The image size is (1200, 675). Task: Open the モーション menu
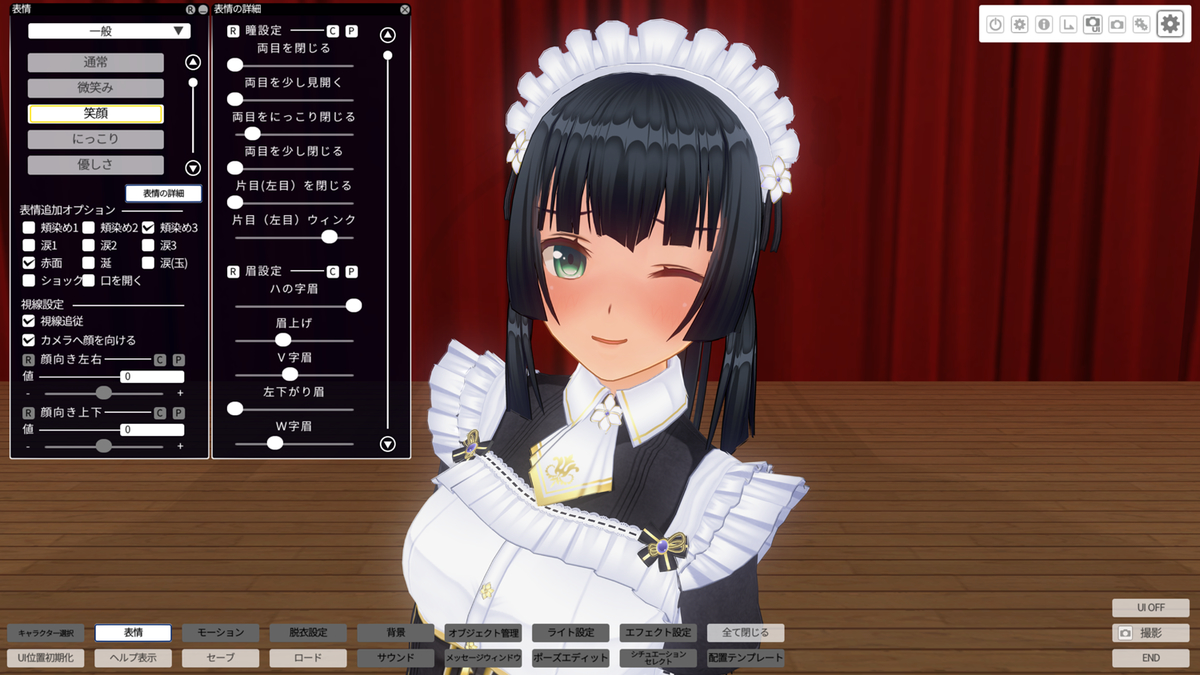click(220, 633)
